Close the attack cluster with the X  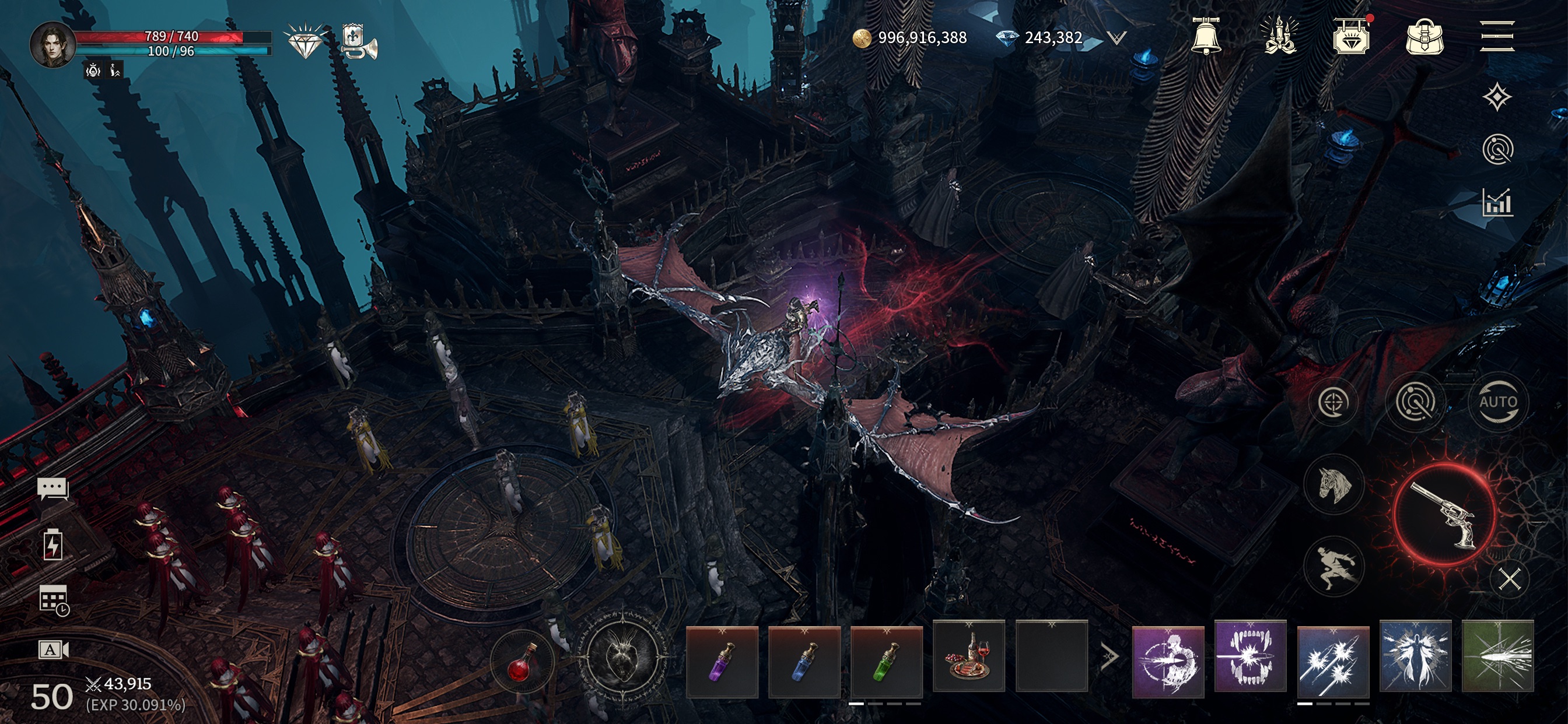tap(1510, 579)
